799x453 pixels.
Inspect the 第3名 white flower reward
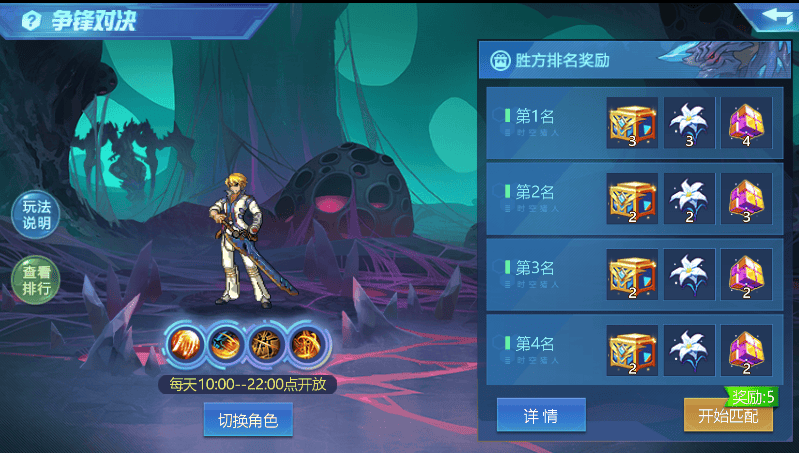coord(689,274)
